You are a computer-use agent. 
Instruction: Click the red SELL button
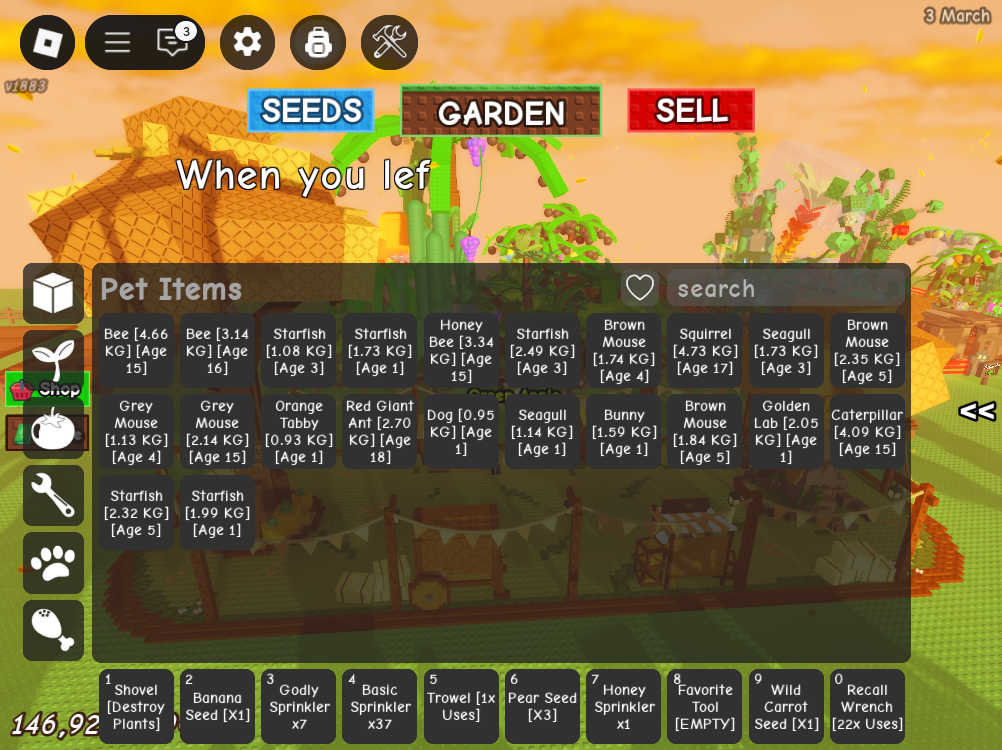pos(691,111)
